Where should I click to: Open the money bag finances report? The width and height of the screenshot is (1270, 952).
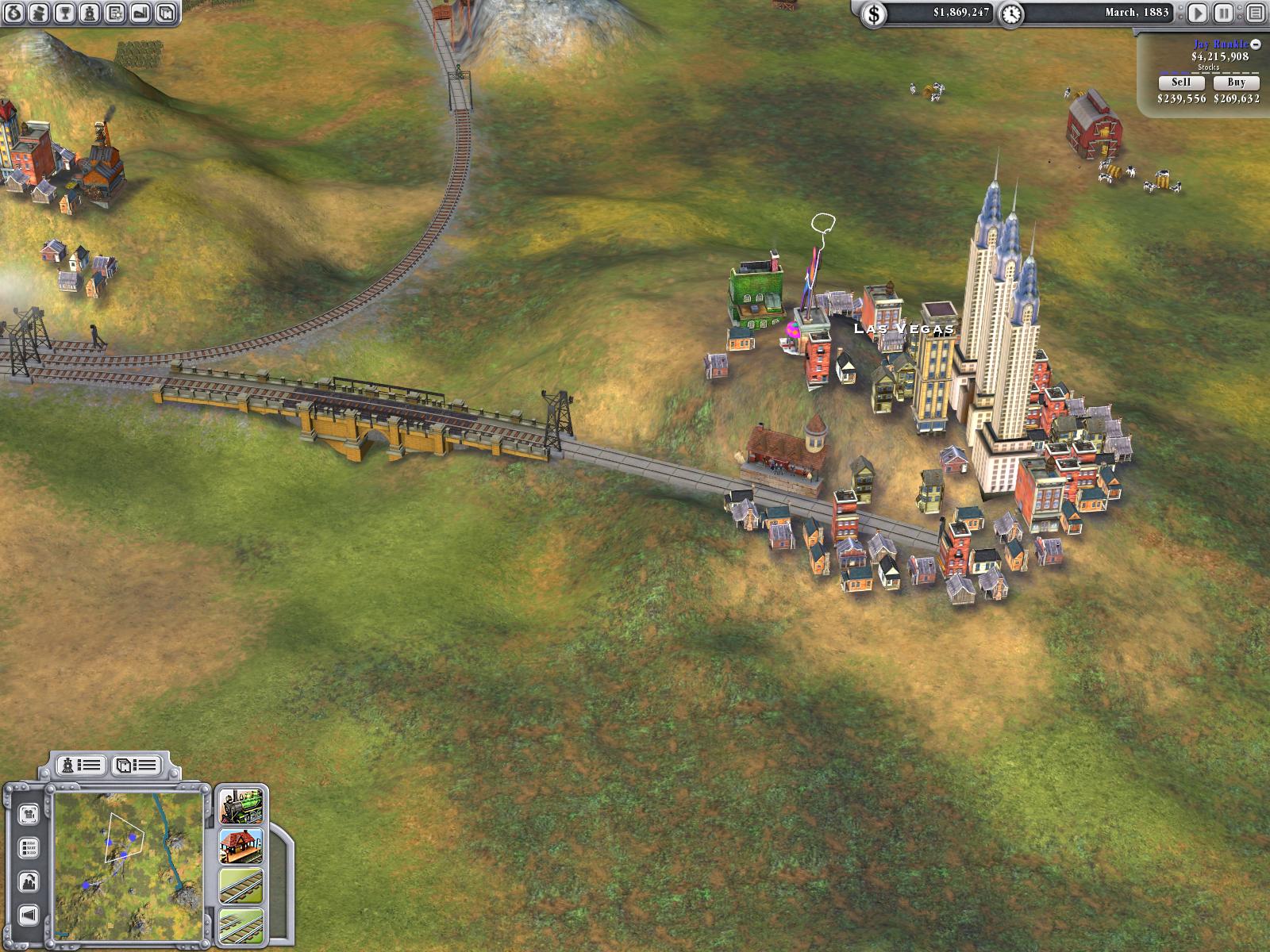14,13
